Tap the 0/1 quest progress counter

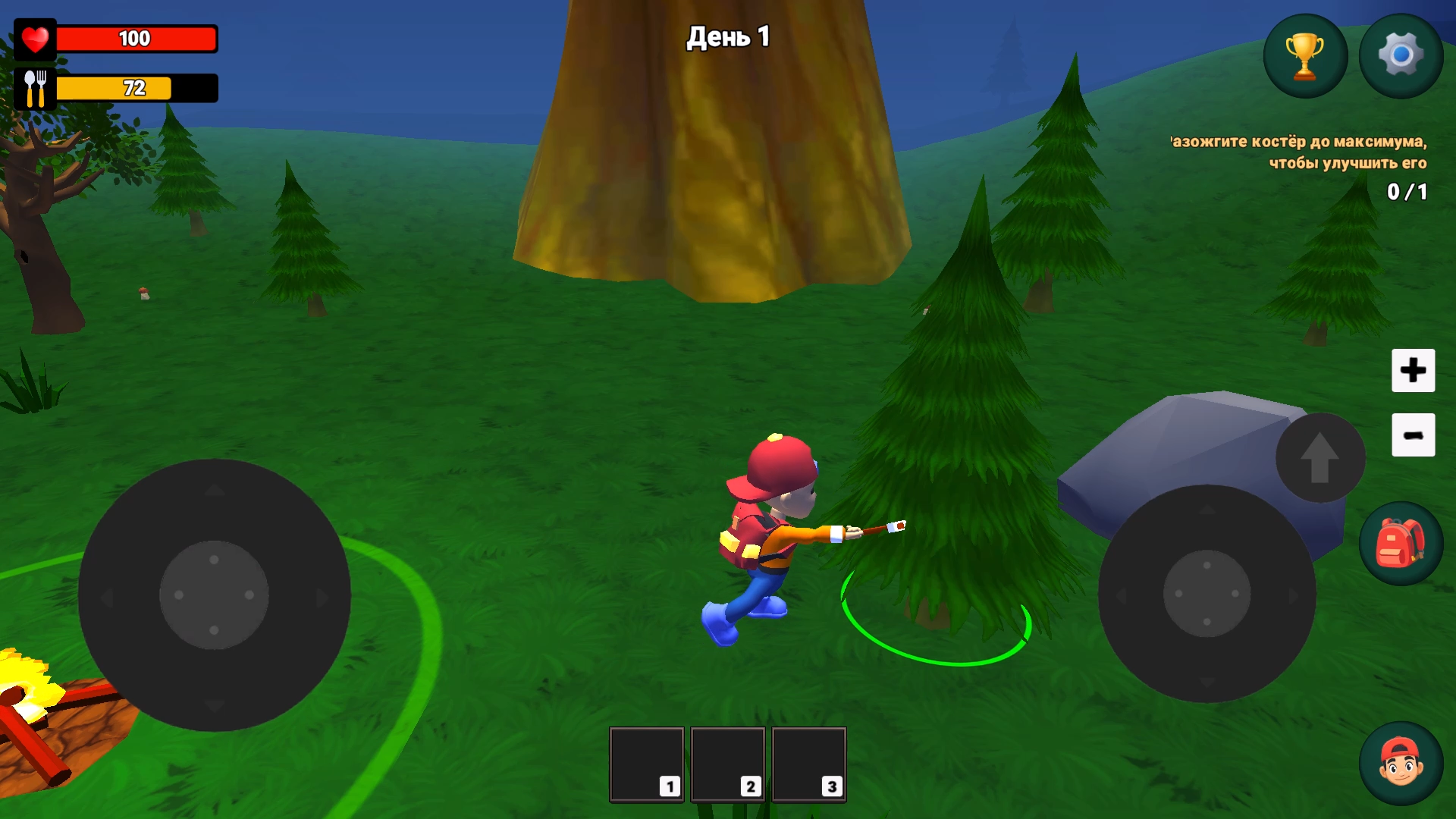[x=1406, y=193]
